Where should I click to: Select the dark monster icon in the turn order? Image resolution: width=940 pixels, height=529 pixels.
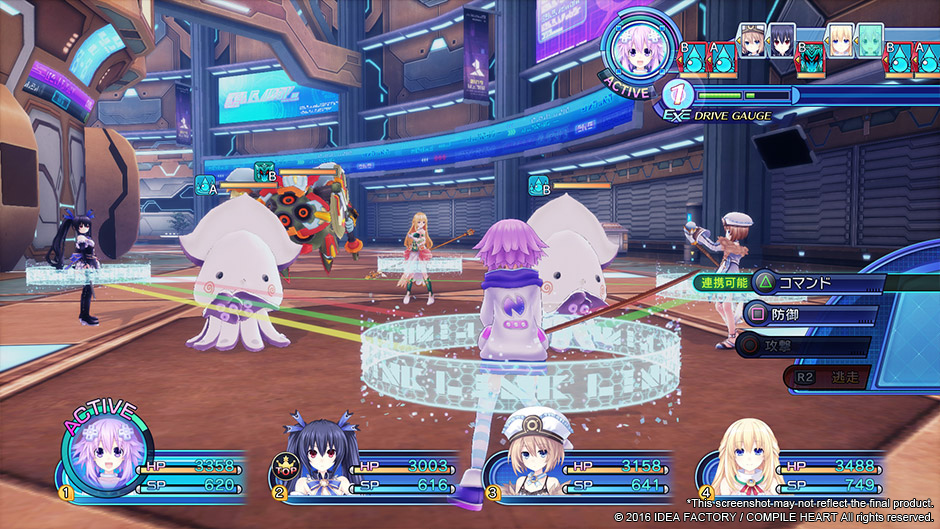811,56
